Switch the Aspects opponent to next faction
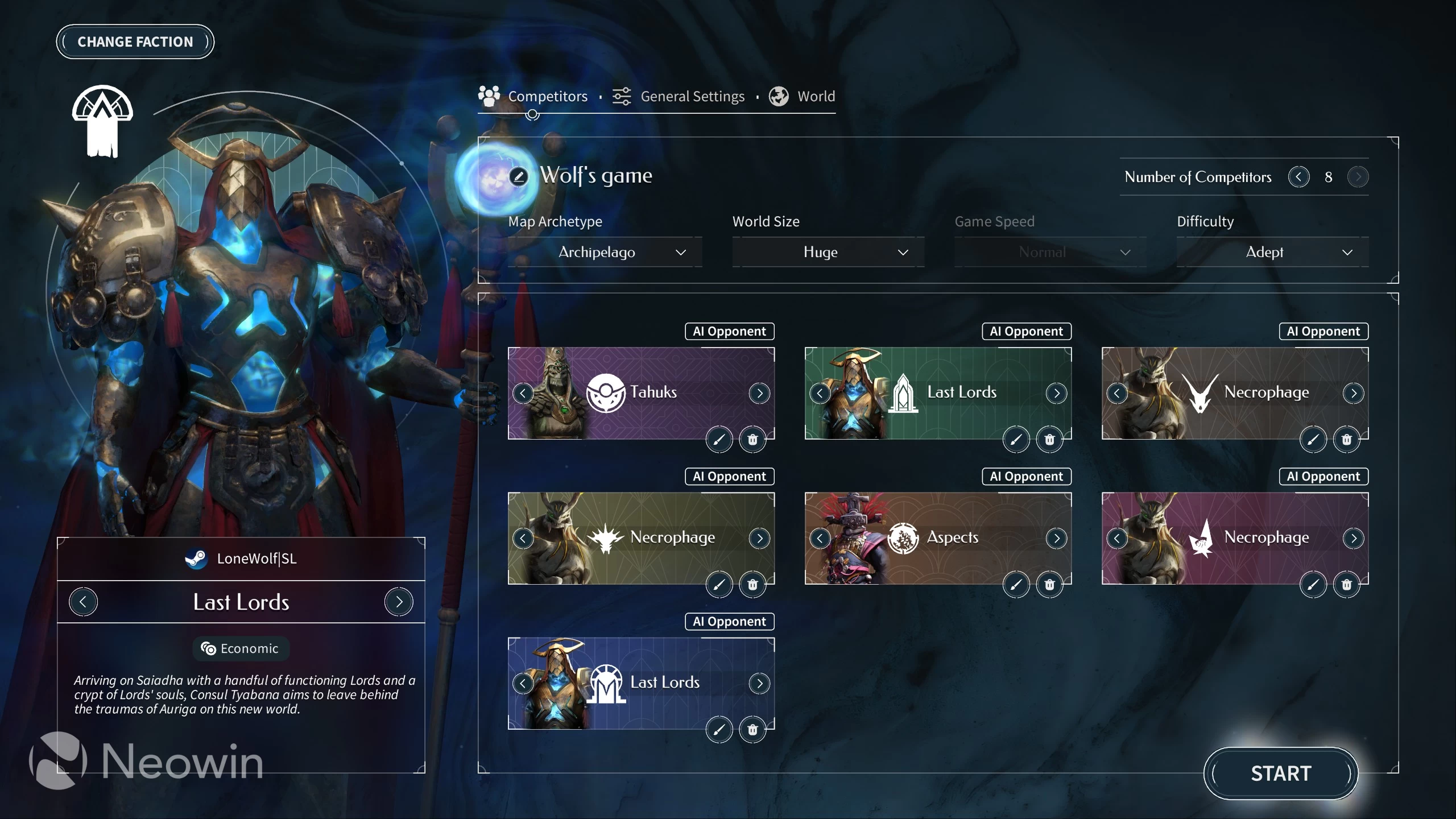Screen dimensions: 1456x819 [x=1056, y=538]
